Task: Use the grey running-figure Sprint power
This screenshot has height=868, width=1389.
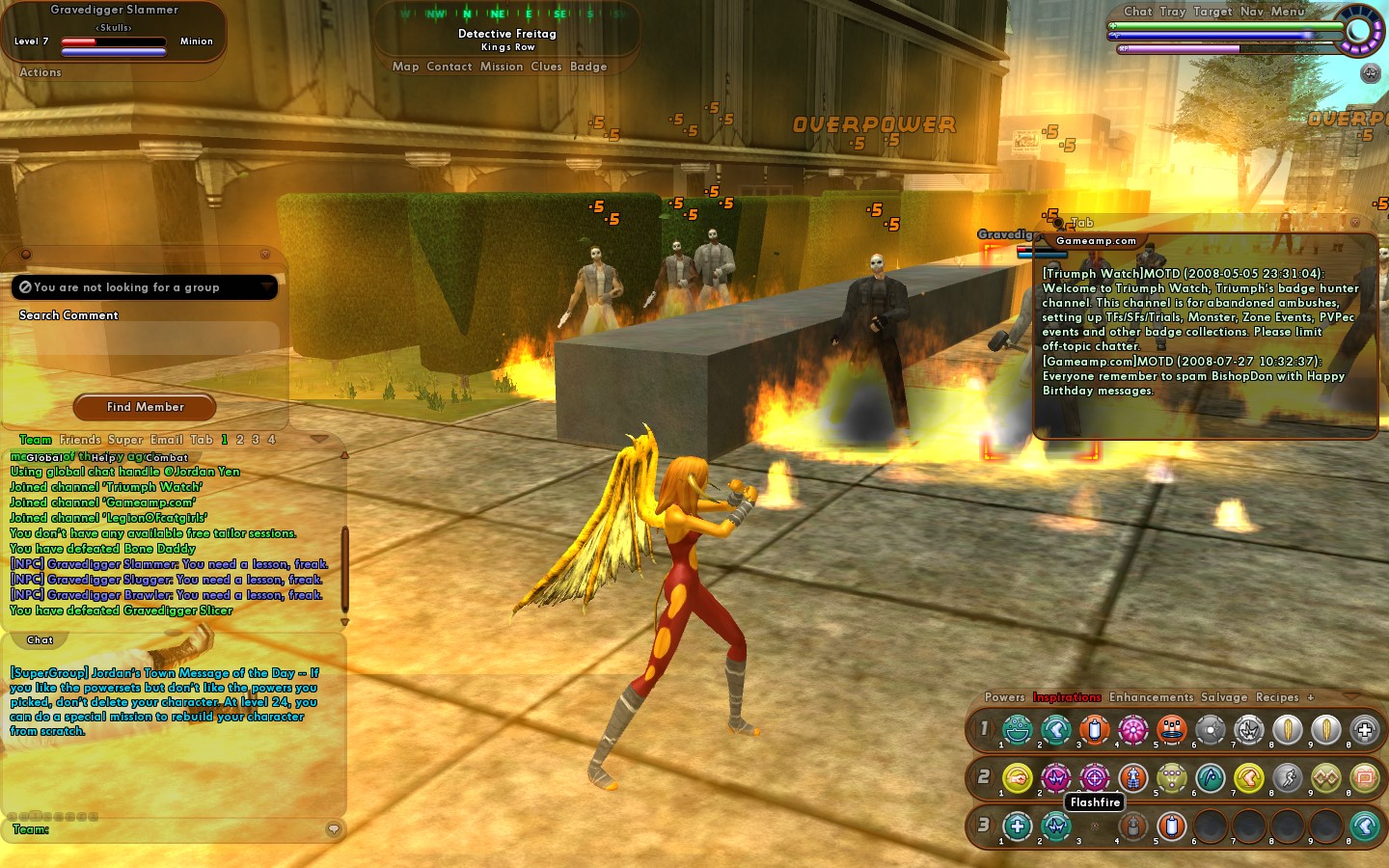Action: coord(1288,777)
